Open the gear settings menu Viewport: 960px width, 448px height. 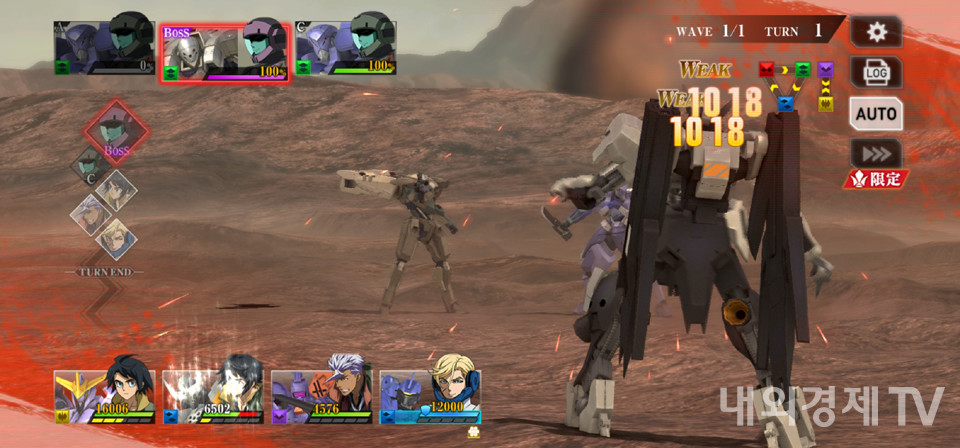pos(877,32)
